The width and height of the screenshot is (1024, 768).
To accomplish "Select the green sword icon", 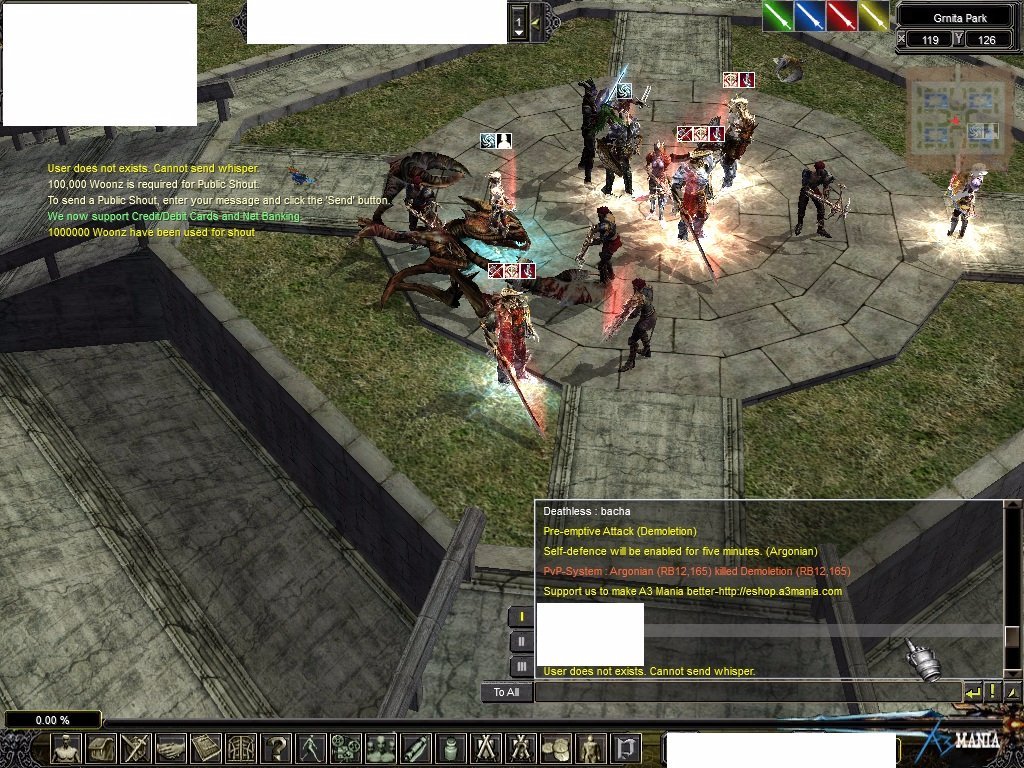I will [x=778, y=16].
